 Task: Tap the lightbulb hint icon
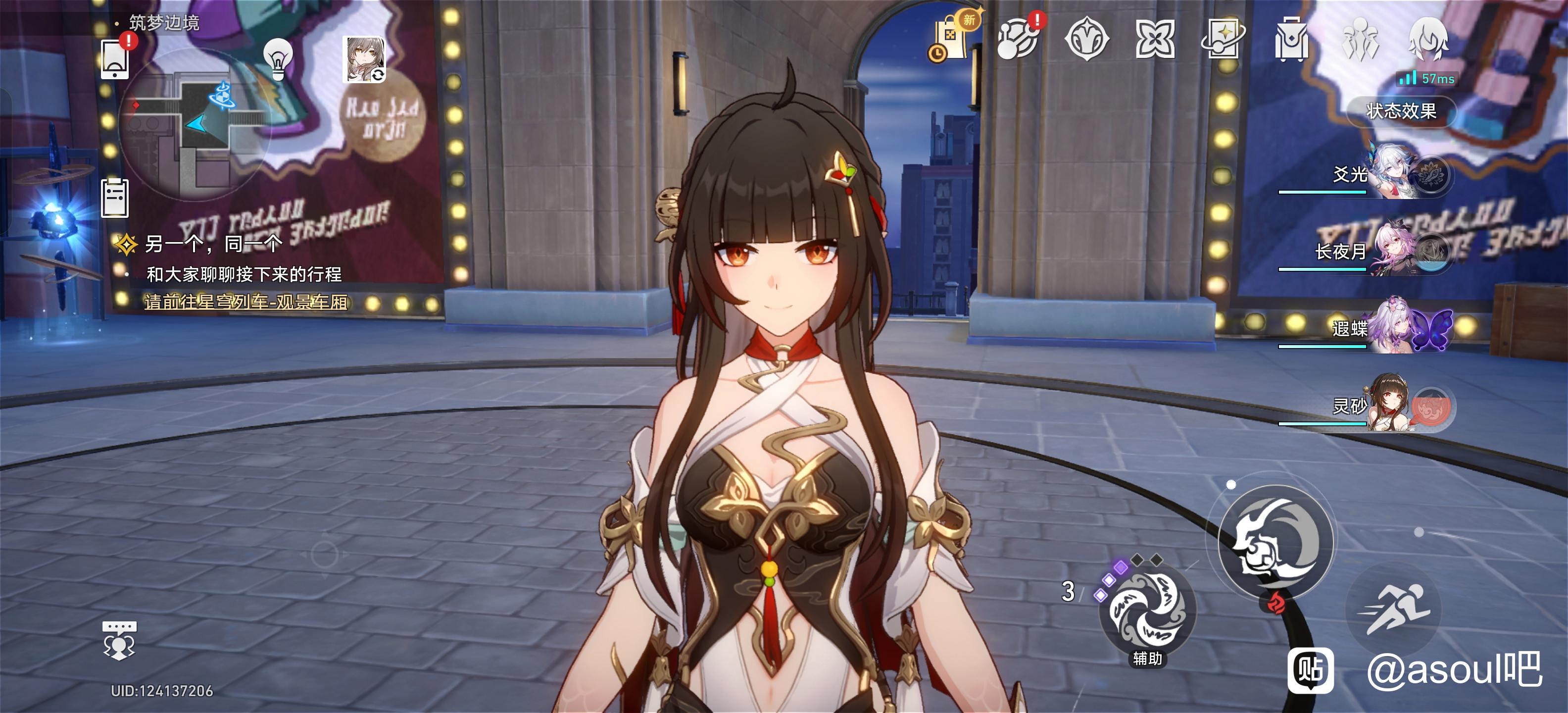click(278, 59)
